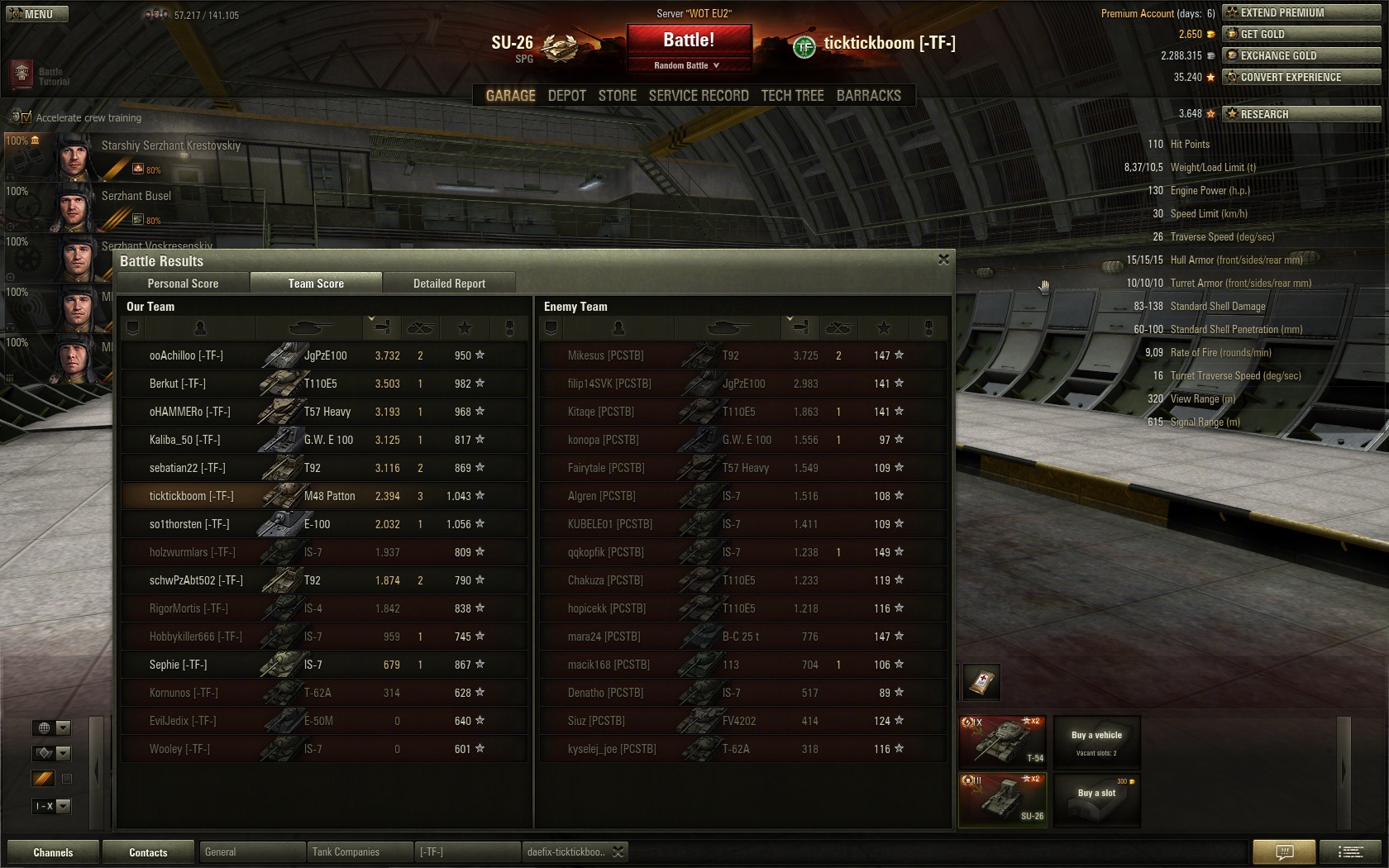Viewport: 1389px width, 868px height.
Task: Open the Detailed Report tab
Action: 449,284
